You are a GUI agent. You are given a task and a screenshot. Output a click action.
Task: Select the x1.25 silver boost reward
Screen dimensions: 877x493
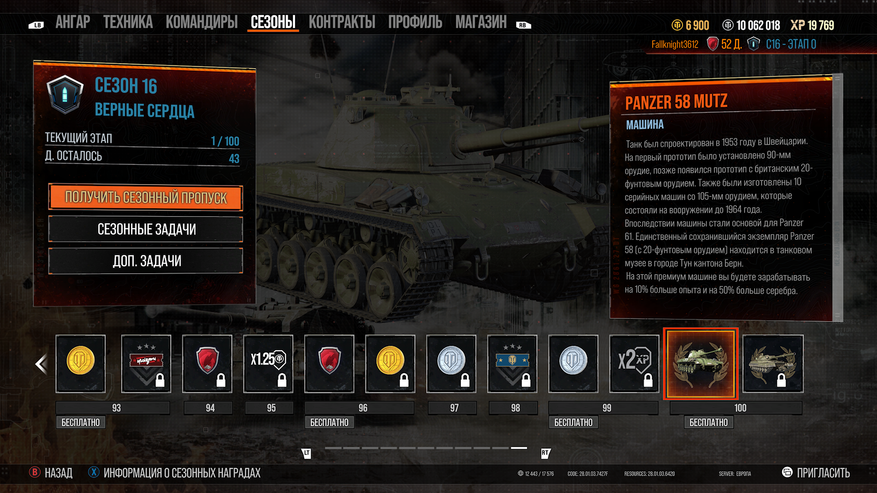click(x=268, y=364)
